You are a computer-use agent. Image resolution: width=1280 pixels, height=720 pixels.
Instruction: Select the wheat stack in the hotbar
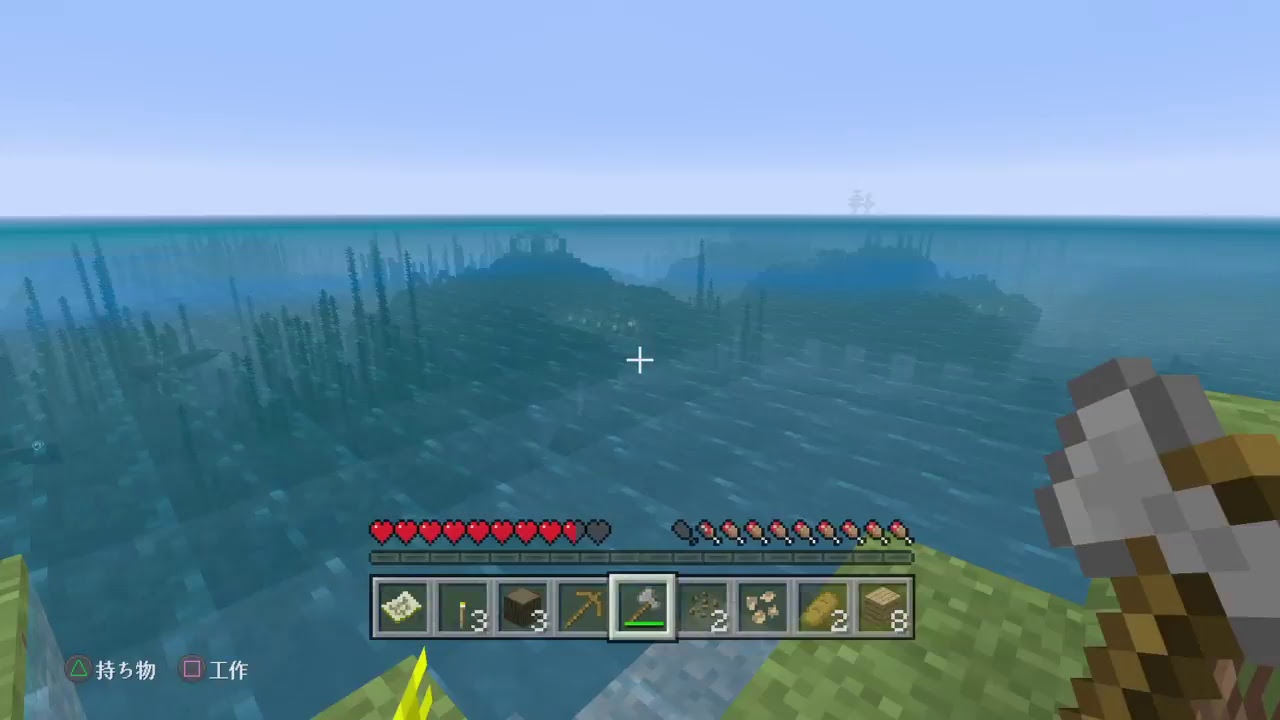[822, 605]
